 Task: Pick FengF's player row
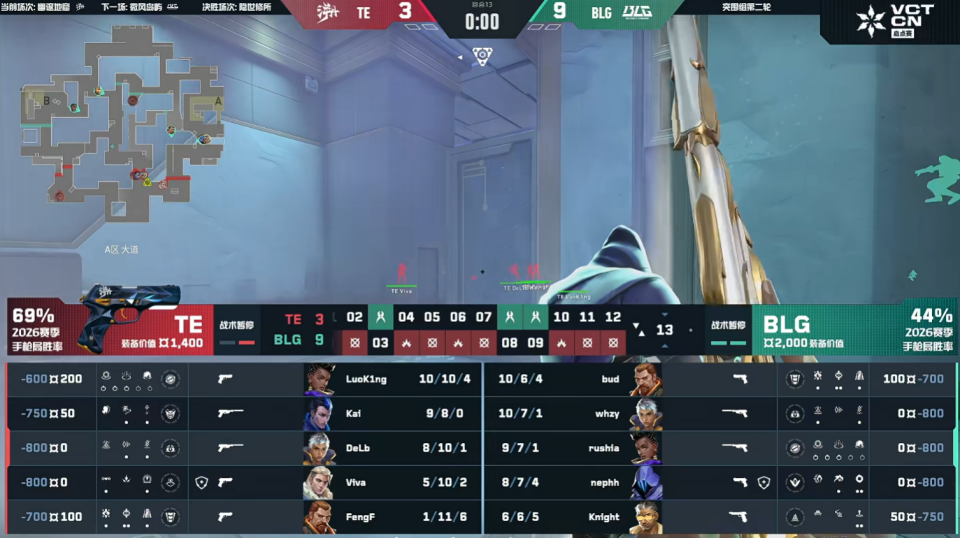[x=243, y=517]
